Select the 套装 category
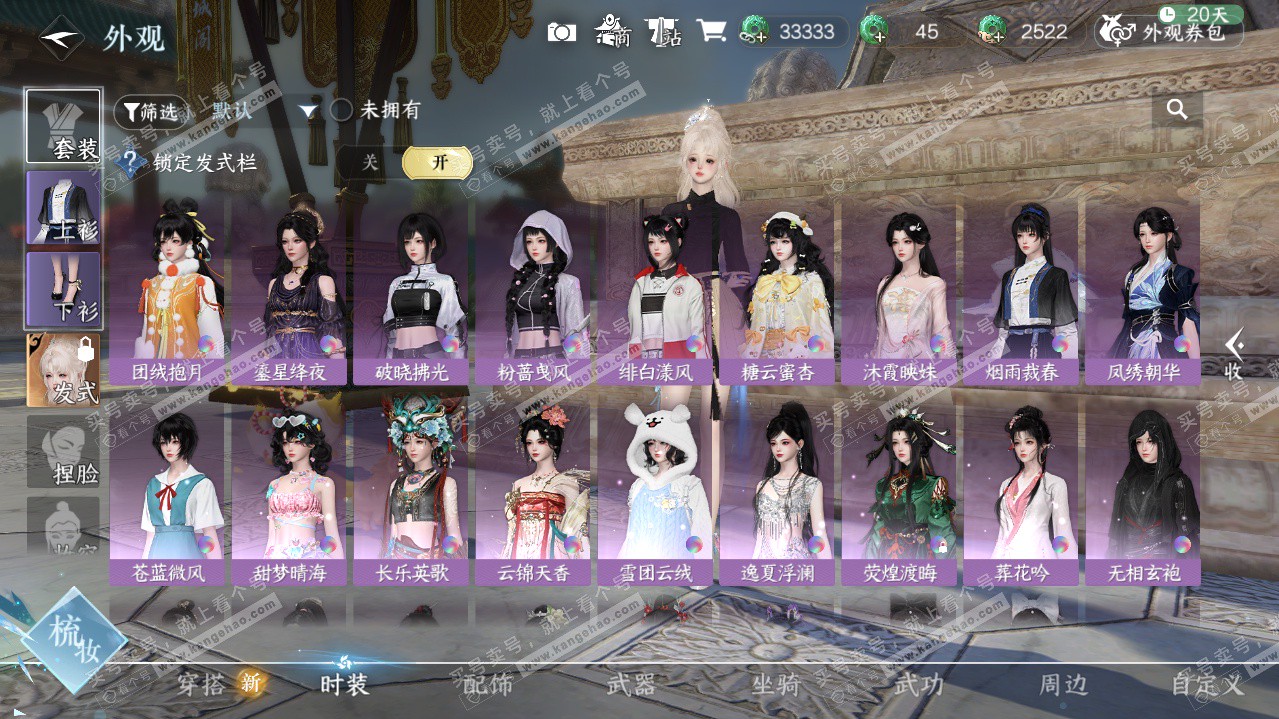Viewport: 1279px width, 719px height. tap(64, 127)
